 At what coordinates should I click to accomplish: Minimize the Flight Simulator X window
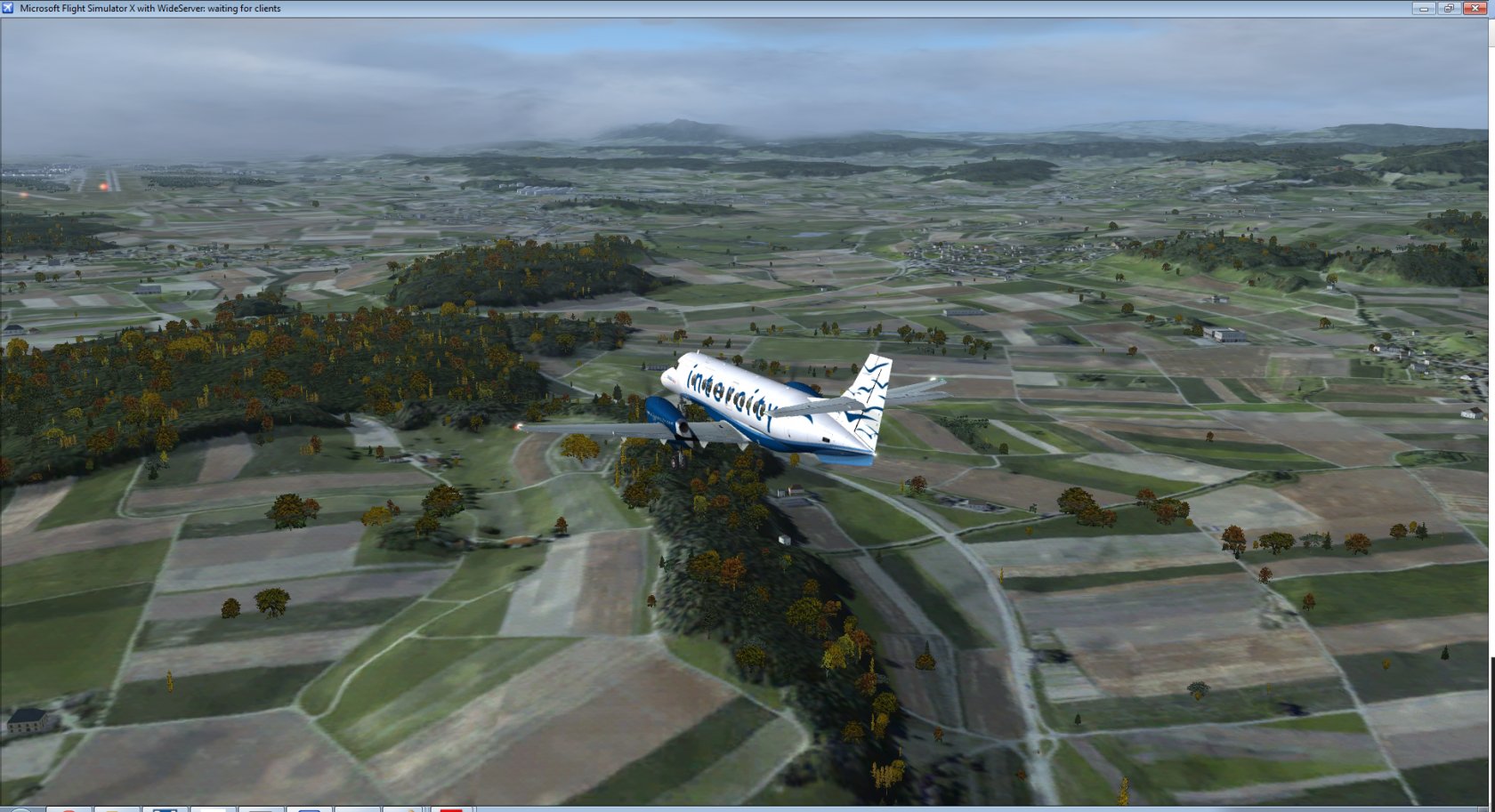(1423, 8)
